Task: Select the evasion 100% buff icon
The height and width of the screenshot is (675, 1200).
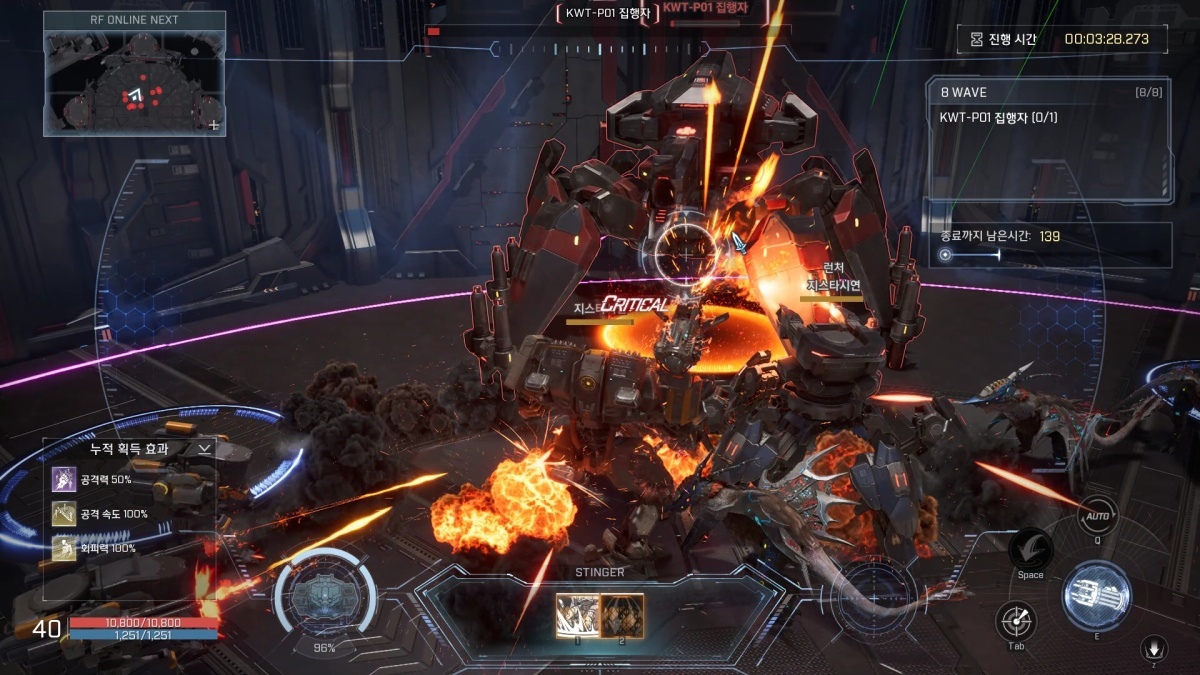Action: [x=64, y=548]
